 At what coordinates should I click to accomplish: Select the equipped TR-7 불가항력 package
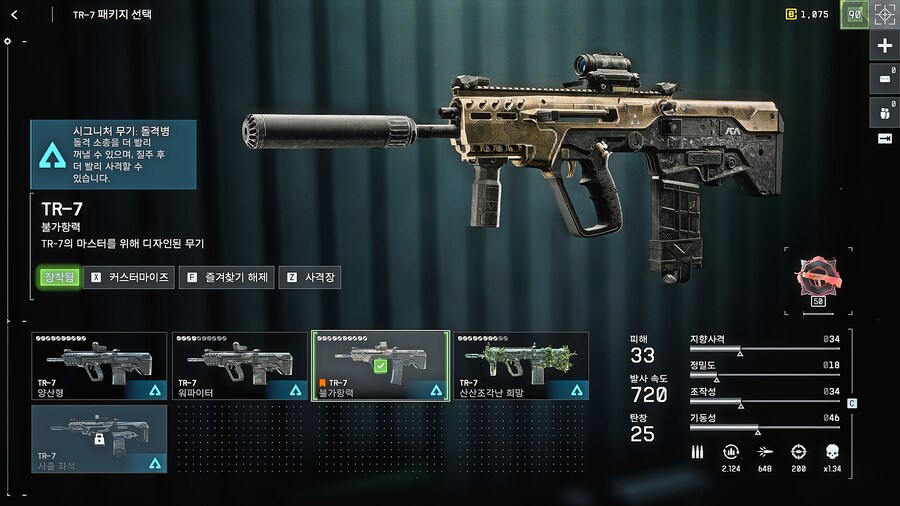point(380,366)
